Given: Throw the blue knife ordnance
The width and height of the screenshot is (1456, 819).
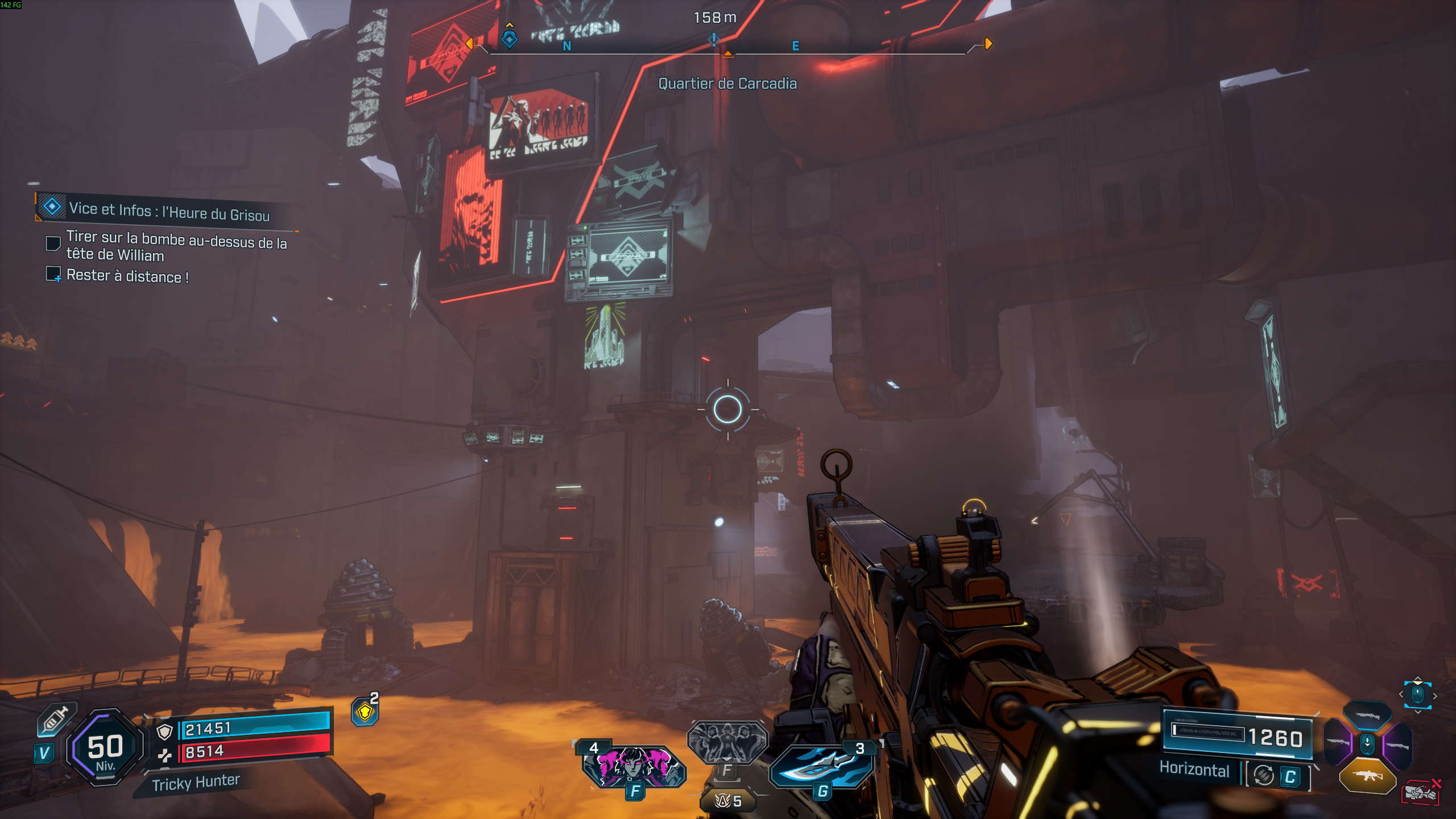Looking at the screenshot, I should coord(822,766).
